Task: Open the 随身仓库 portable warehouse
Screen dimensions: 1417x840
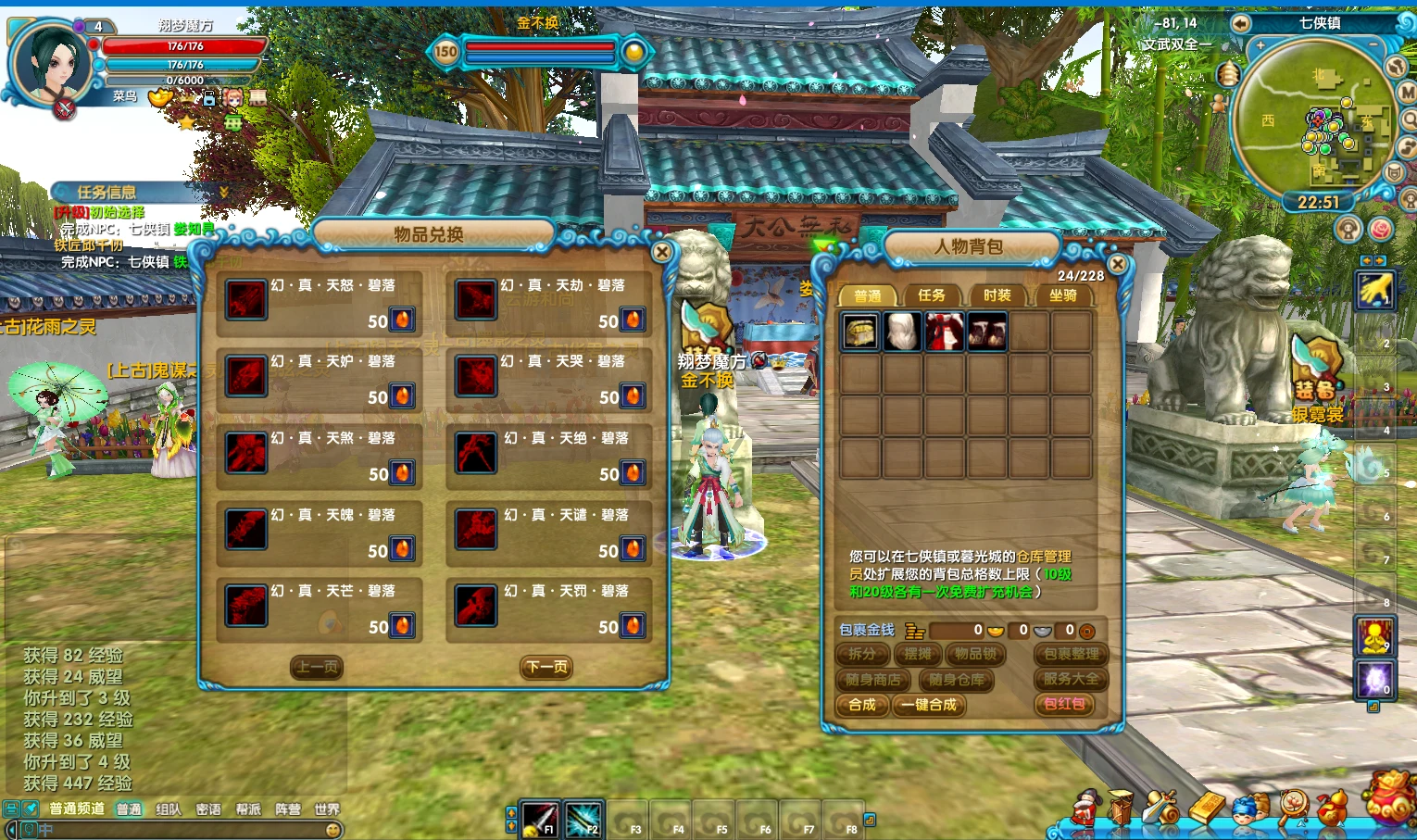Action: (956, 680)
